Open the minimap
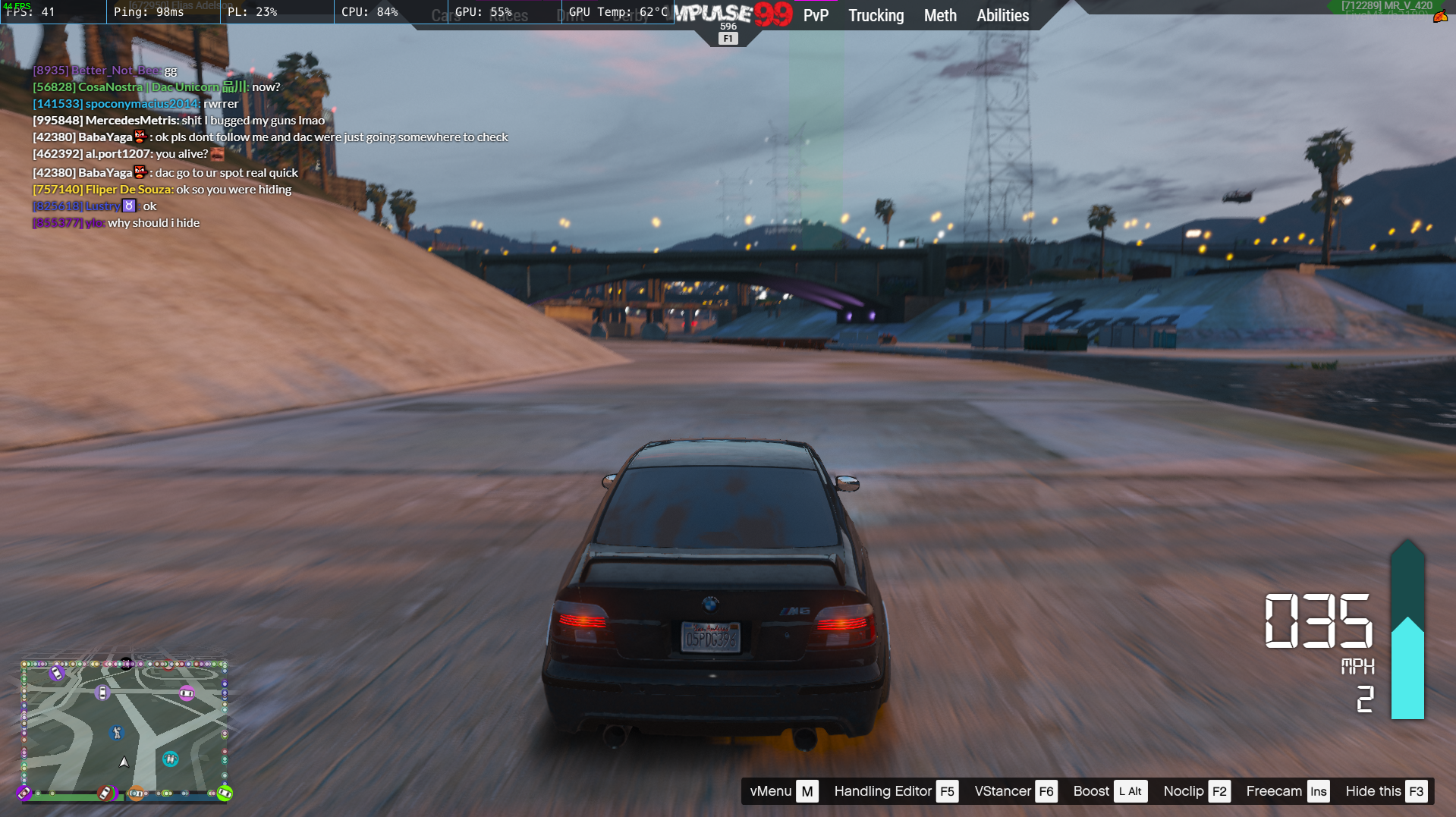Screen dimensions: 1456x817 [124, 730]
